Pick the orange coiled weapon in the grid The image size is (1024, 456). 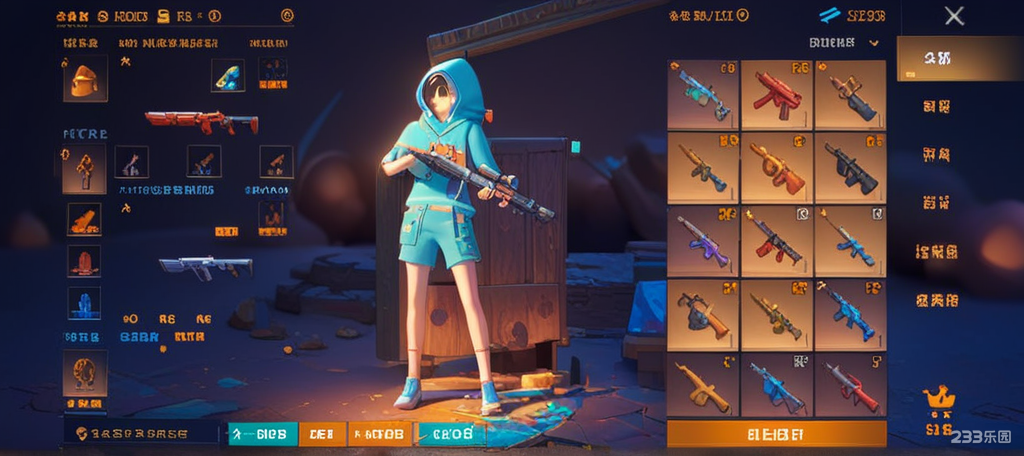777,168
